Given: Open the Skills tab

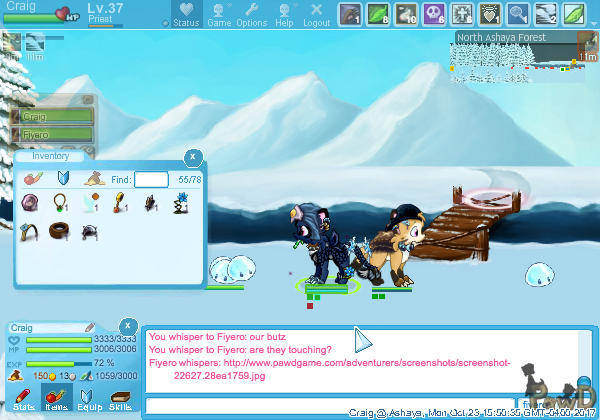Looking at the screenshot, I should (120, 400).
